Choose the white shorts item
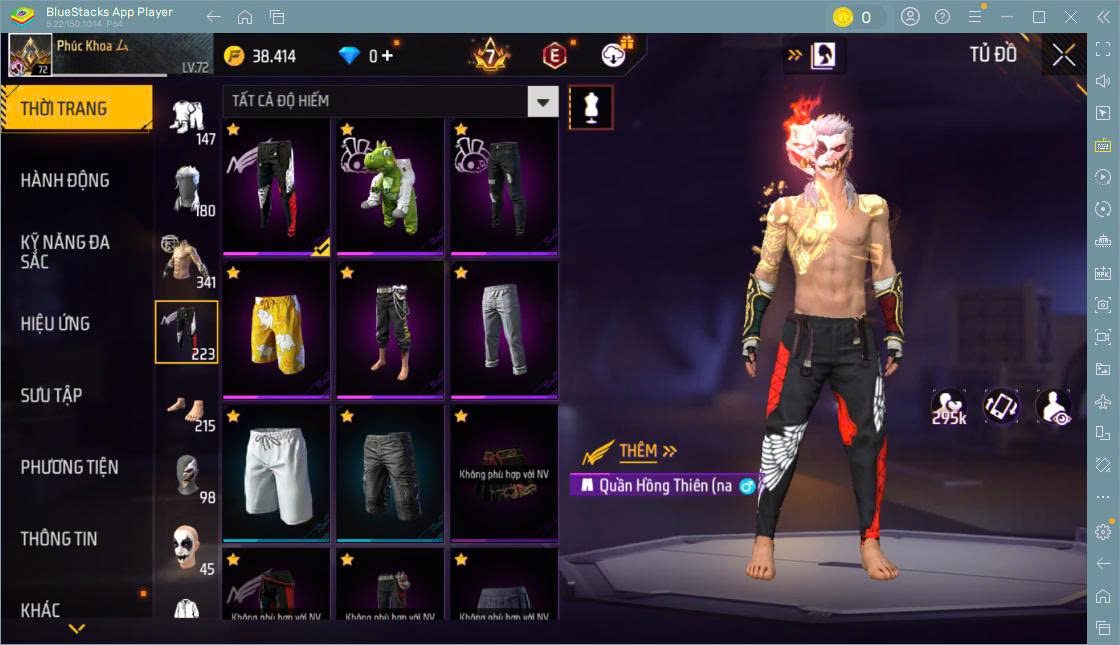This screenshot has height=645, width=1120. [276, 472]
